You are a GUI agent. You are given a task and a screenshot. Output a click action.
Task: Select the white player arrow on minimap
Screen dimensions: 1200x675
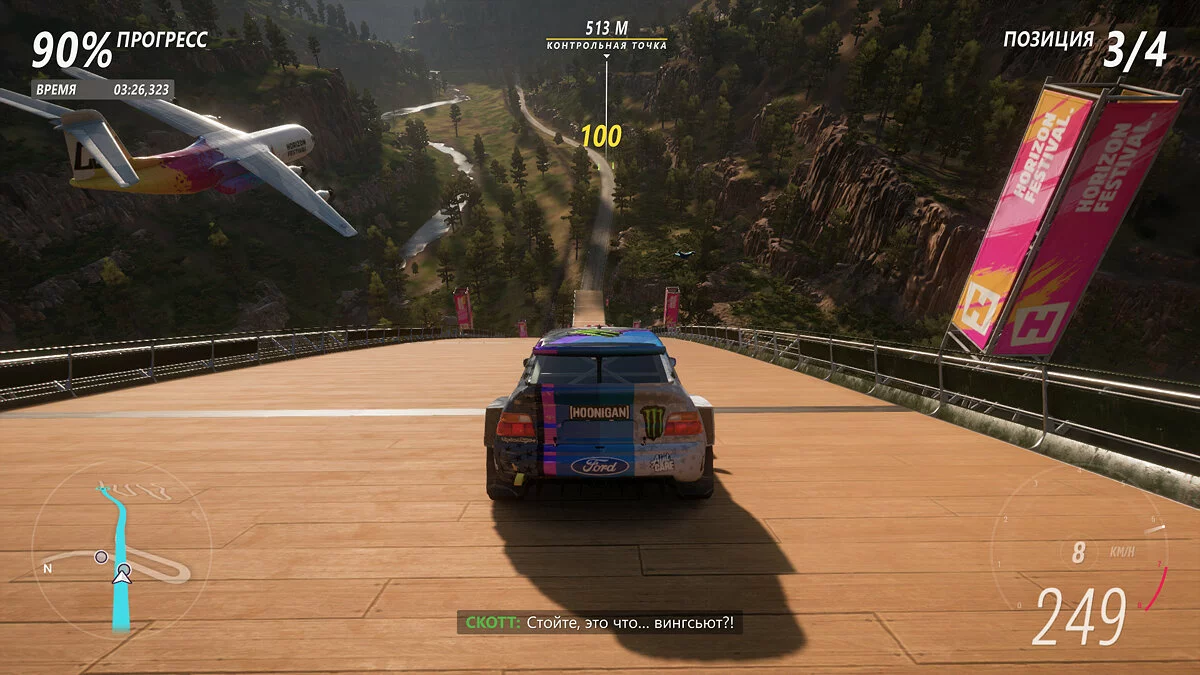pyautogui.click(x=122, y=574)
